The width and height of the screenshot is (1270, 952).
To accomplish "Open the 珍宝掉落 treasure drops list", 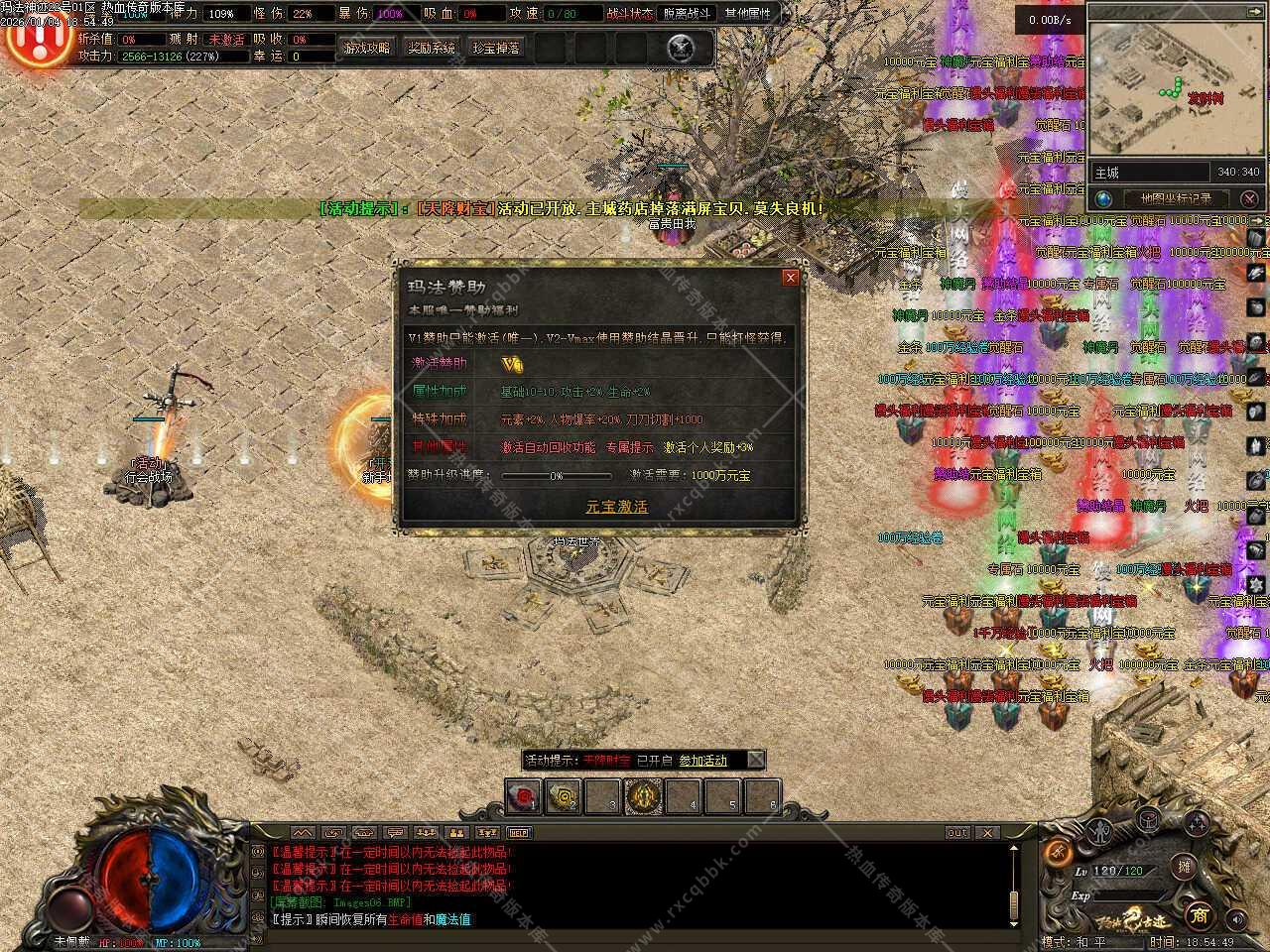I will pos(496,48).
